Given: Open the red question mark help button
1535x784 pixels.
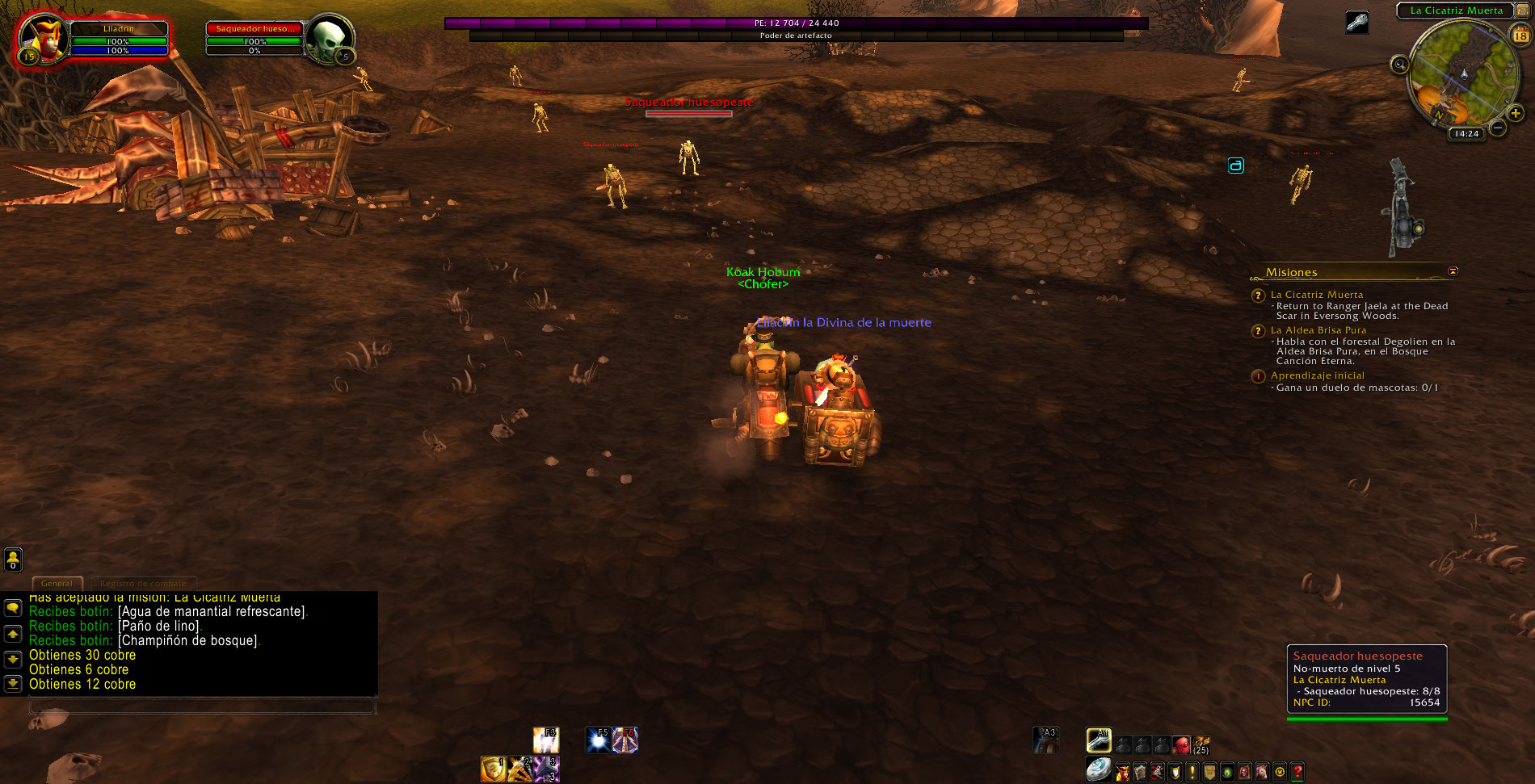Looking at the screenshot, I should click(x=1297, y=772).
